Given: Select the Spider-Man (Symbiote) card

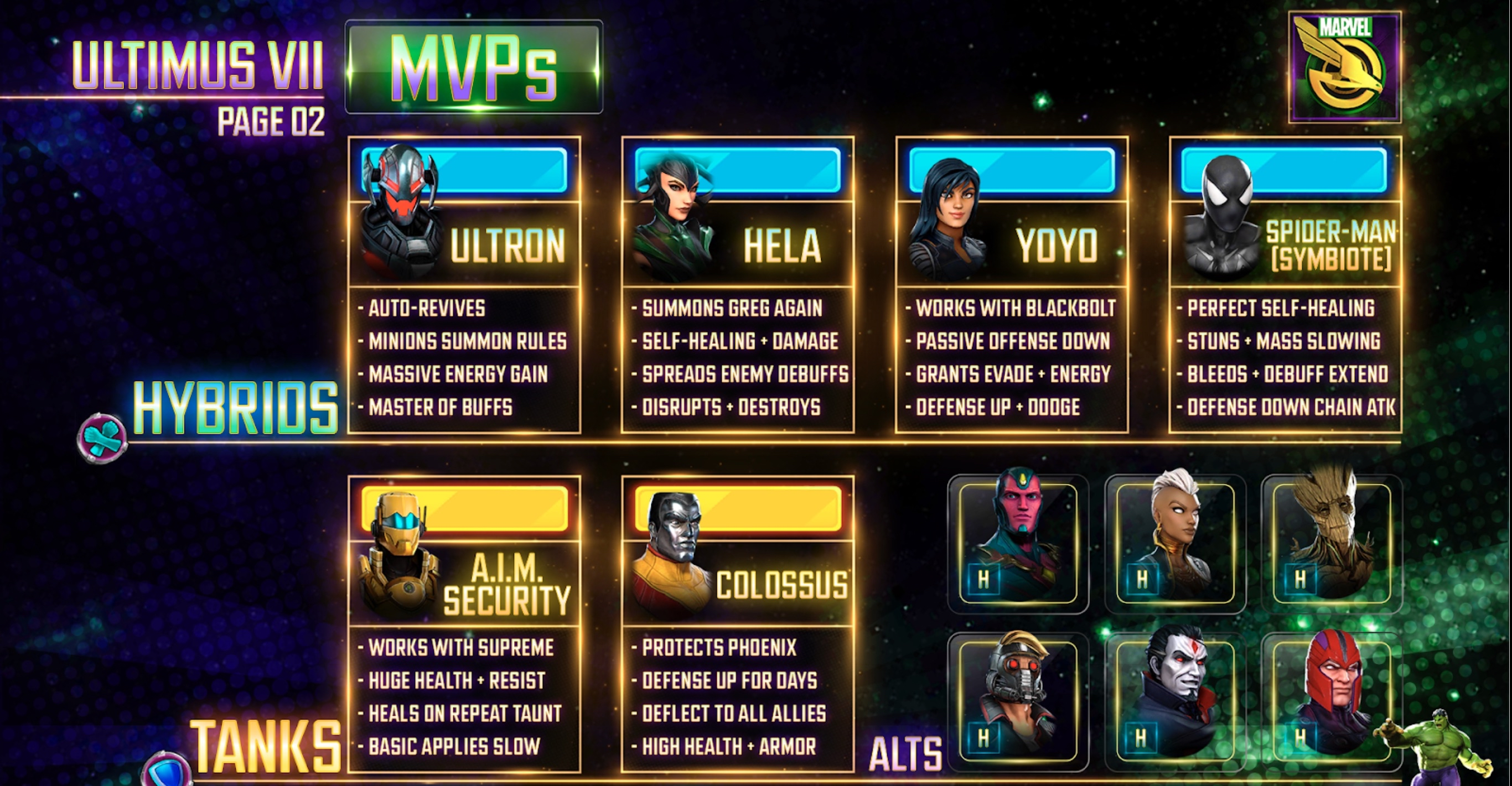Looking at the screenshot, I should tap(1285, 284).
